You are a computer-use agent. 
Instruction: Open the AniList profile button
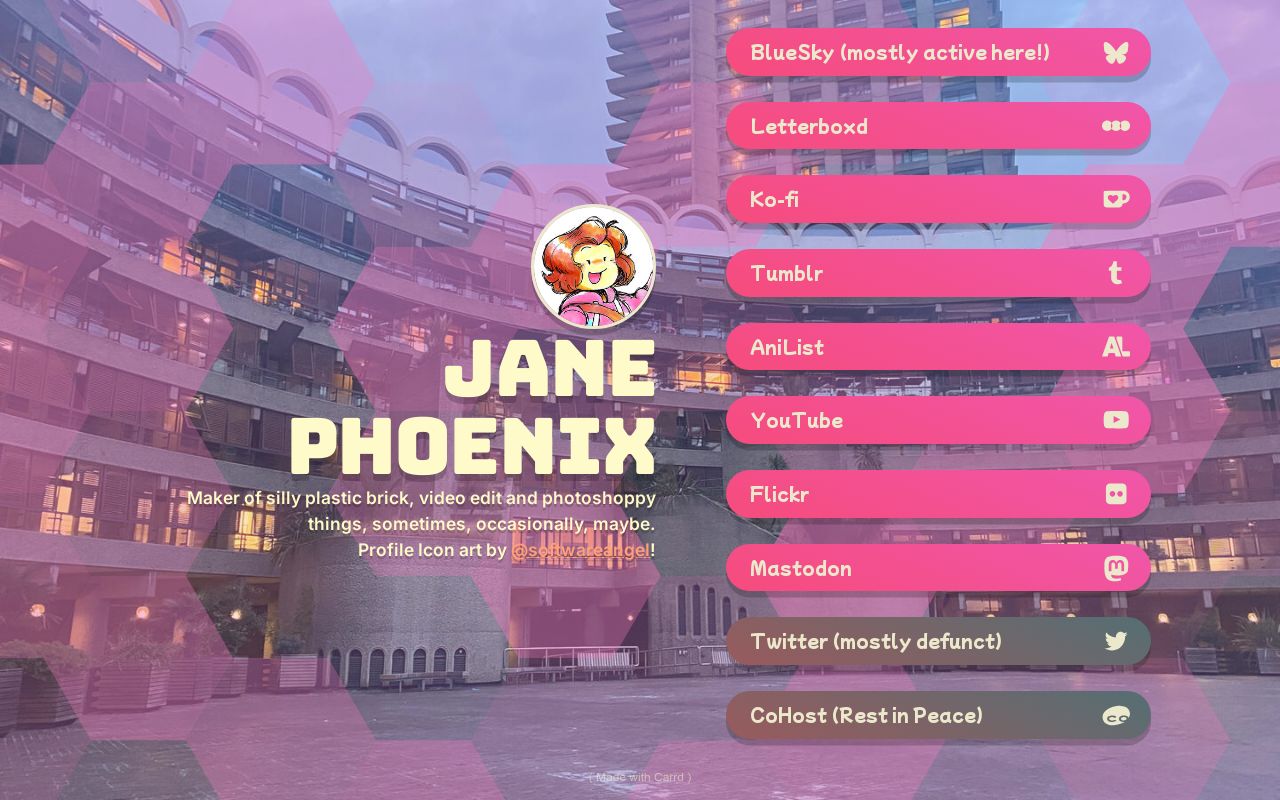[x=900, y=347]
